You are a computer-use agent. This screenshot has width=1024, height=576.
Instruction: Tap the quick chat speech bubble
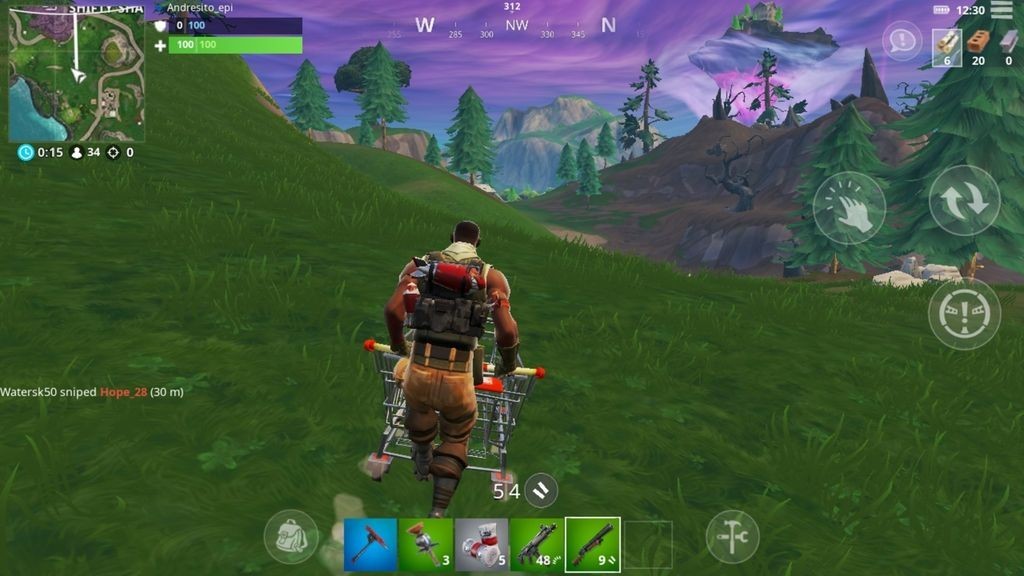pyautogui.click(x=902, y=41)
